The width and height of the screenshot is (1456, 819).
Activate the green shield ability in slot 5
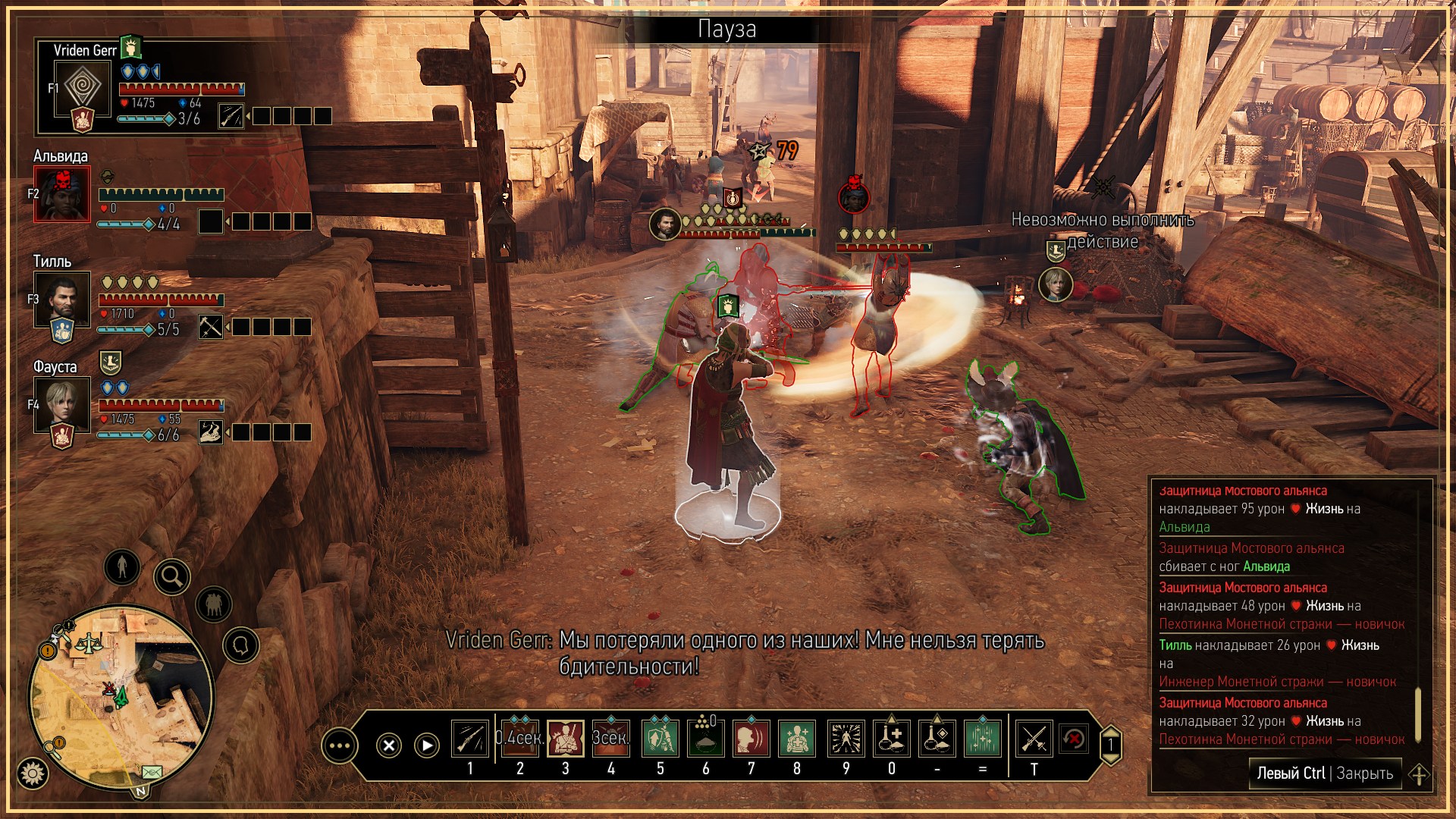pyautogui.click(x=660, y=739)
